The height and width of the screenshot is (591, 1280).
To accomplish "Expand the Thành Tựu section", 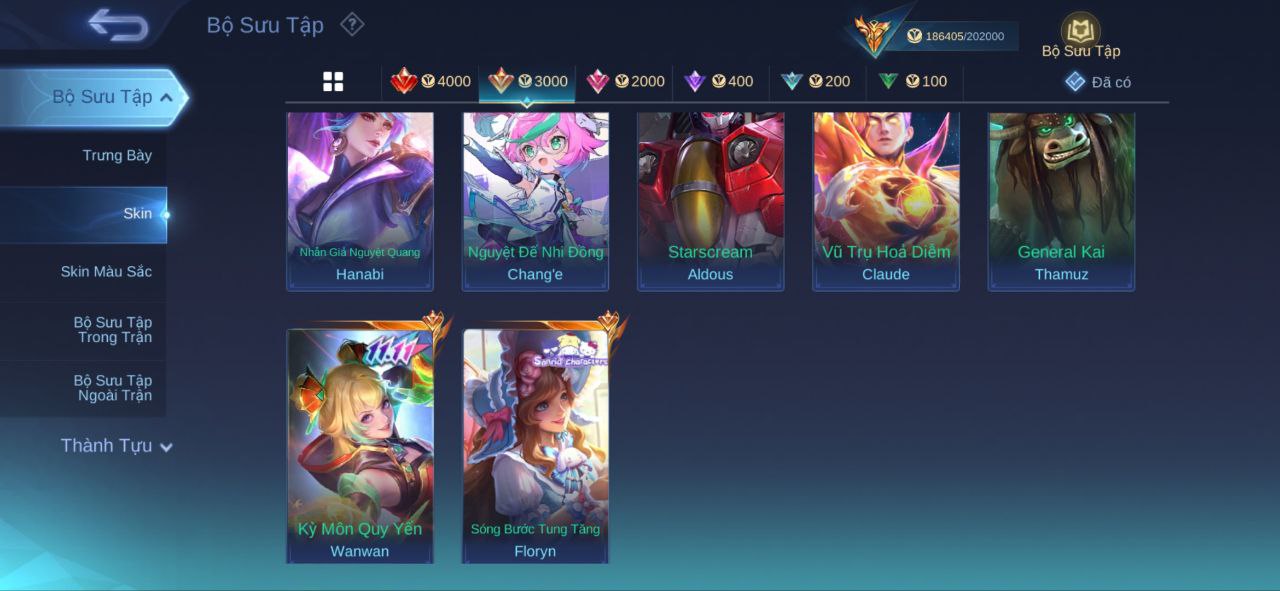I will pos(116,446).
